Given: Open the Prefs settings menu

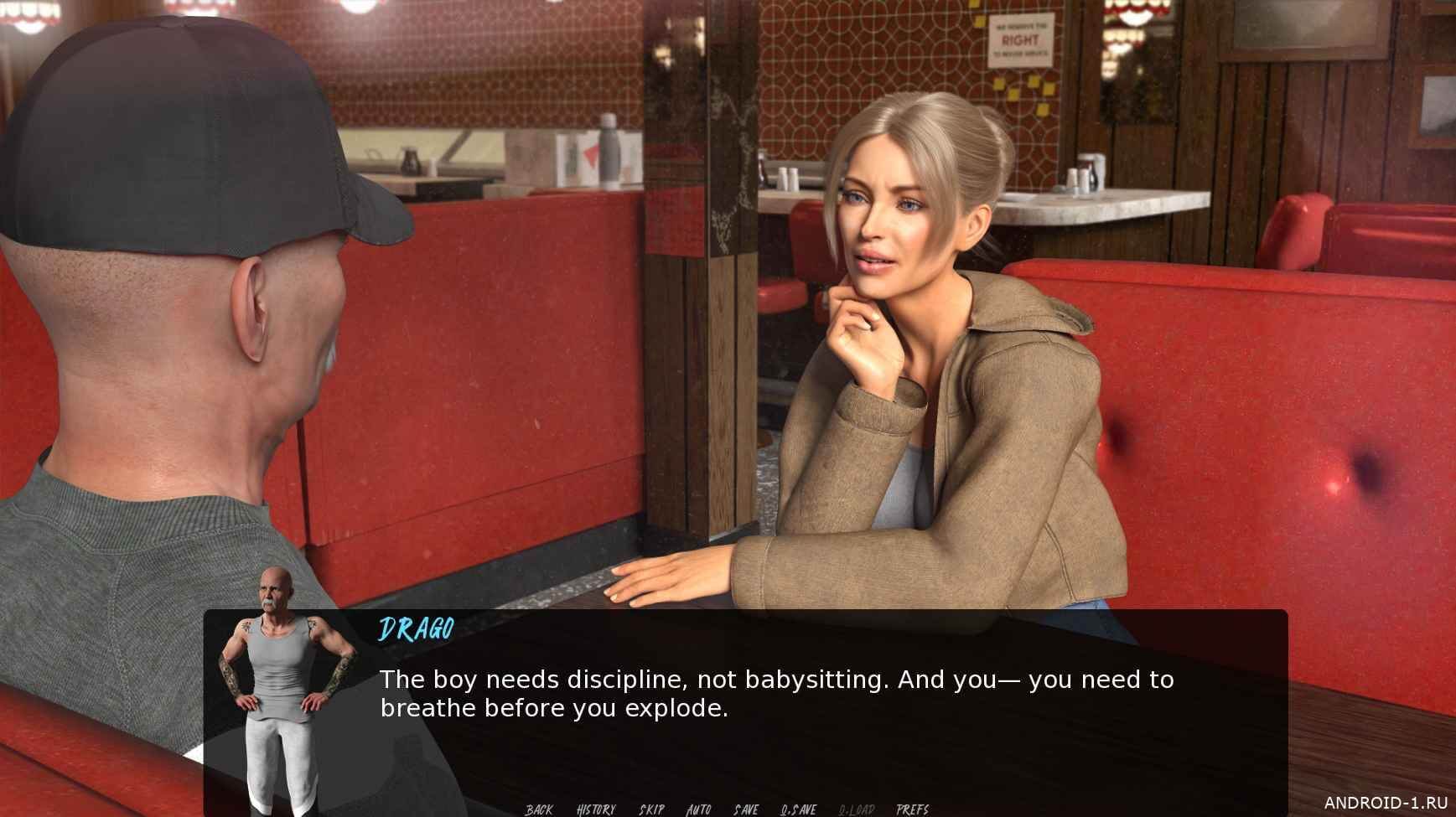Looking at the screenshot, I should (912, 809).
